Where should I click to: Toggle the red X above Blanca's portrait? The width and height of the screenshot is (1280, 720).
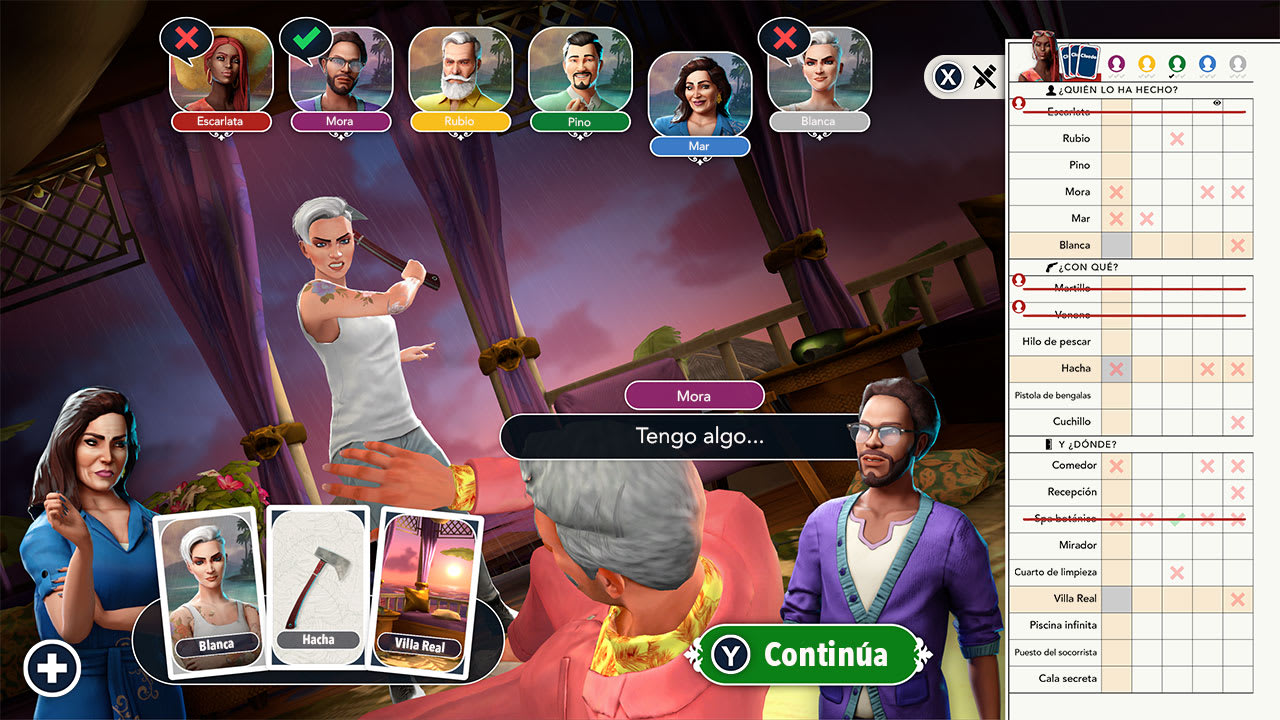(783, 38)
